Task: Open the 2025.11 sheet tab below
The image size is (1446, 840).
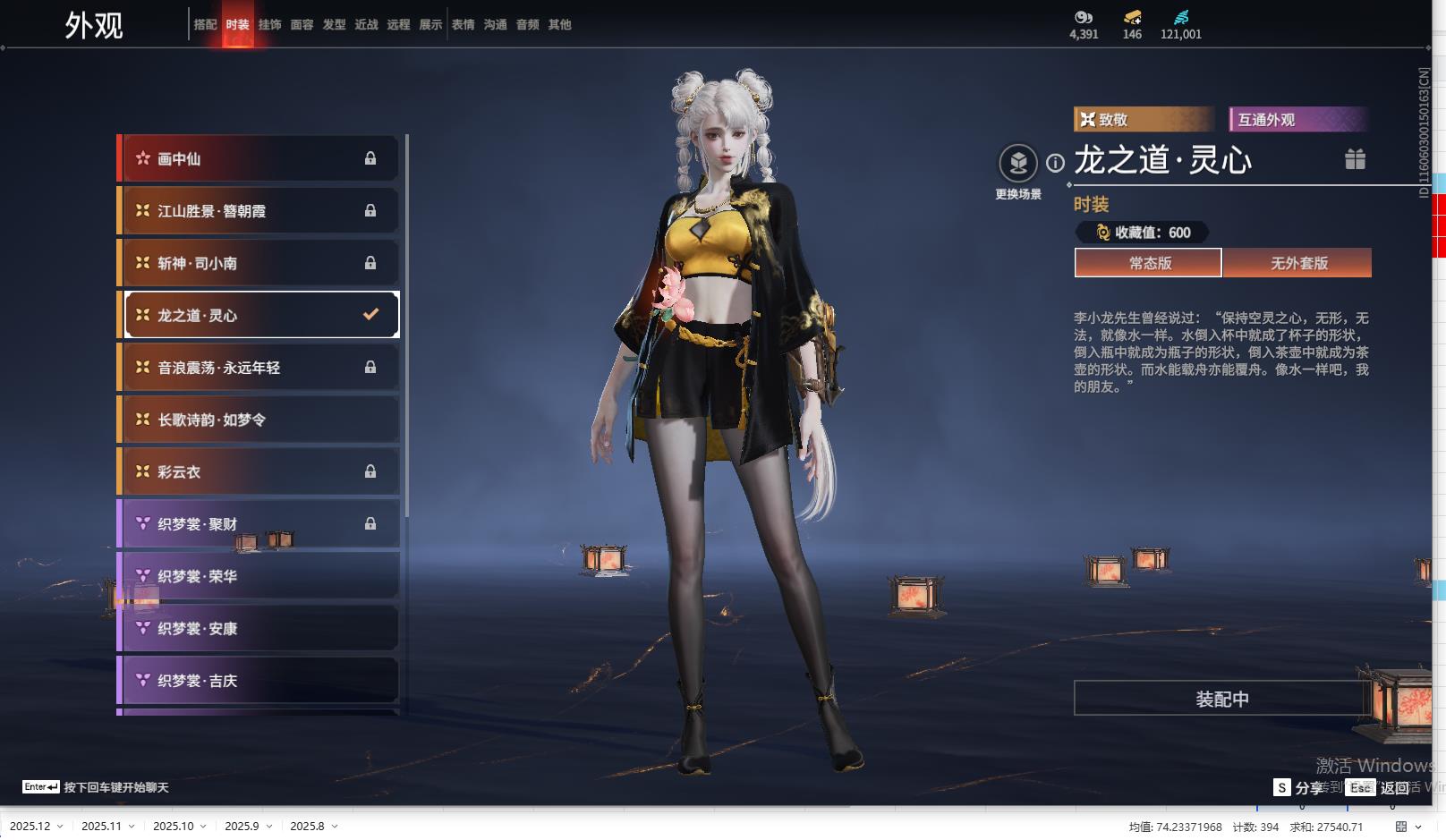Action: tap(101, 826)
